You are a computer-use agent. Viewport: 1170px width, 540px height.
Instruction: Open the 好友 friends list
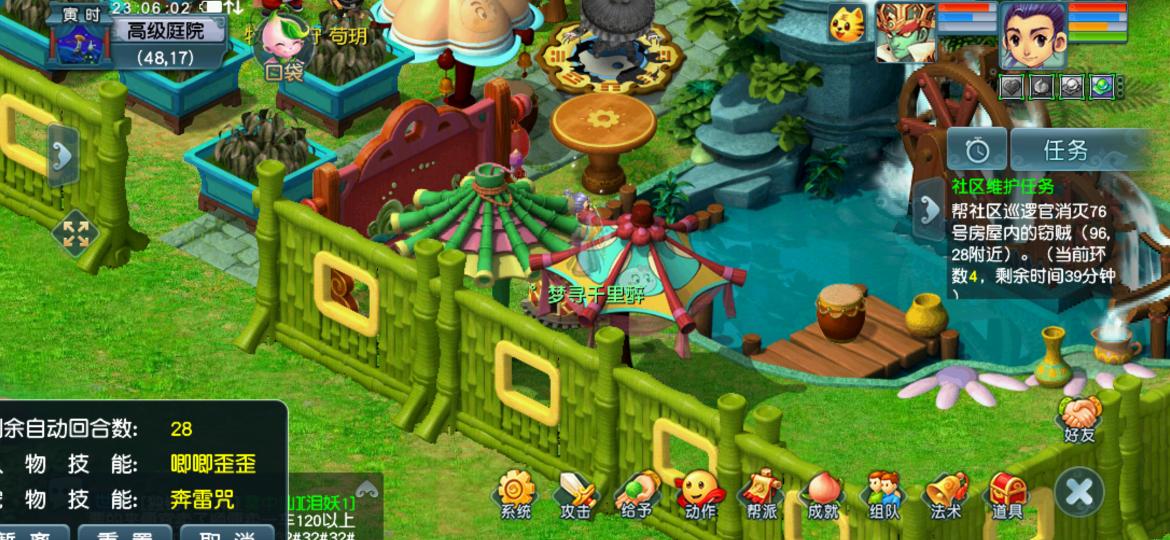1080,416
